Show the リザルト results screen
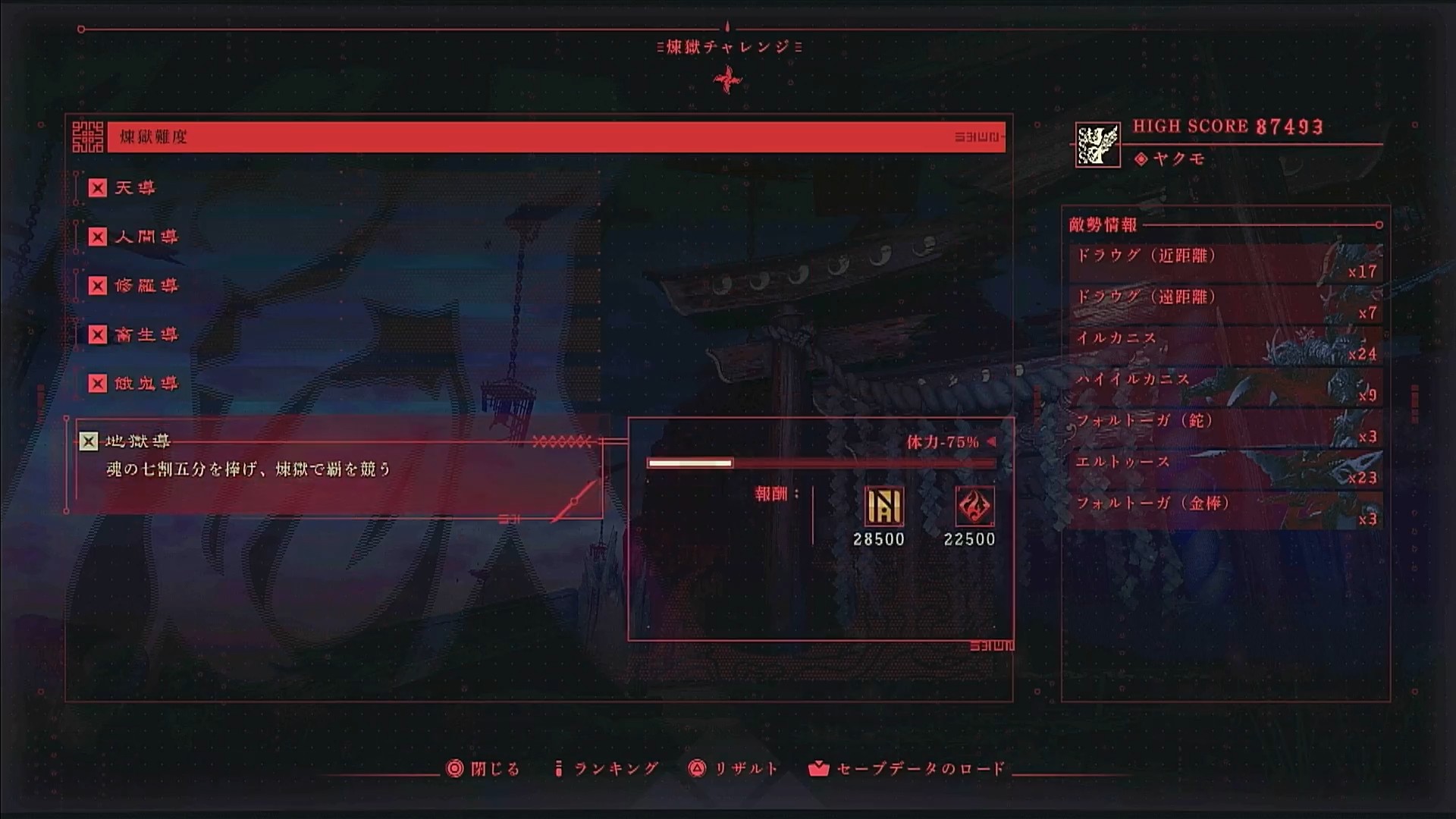Screen dimensions: 1456x819 click(x=734, y=769)
